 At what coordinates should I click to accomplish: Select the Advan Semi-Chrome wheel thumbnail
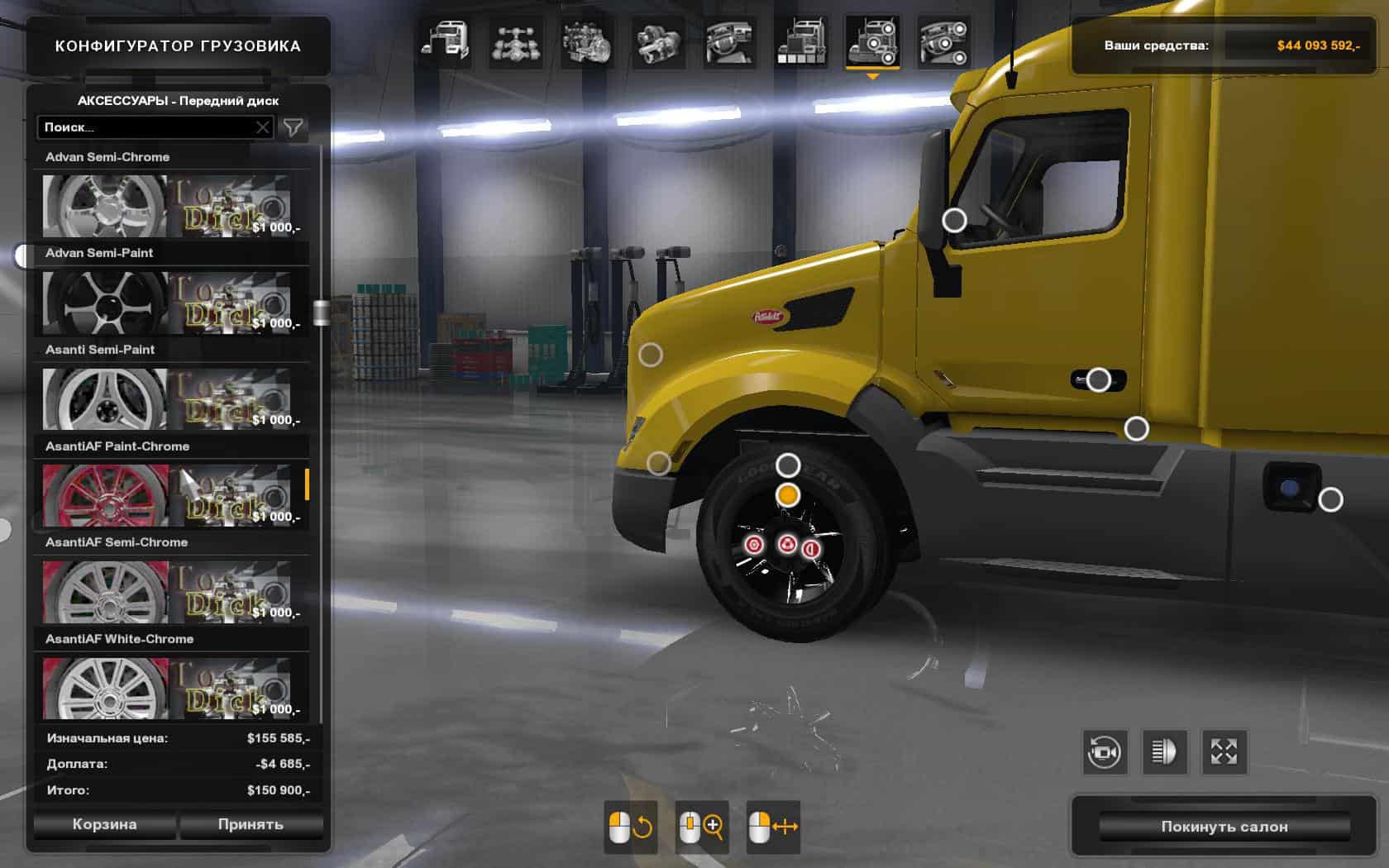click(x=105, y=206)
